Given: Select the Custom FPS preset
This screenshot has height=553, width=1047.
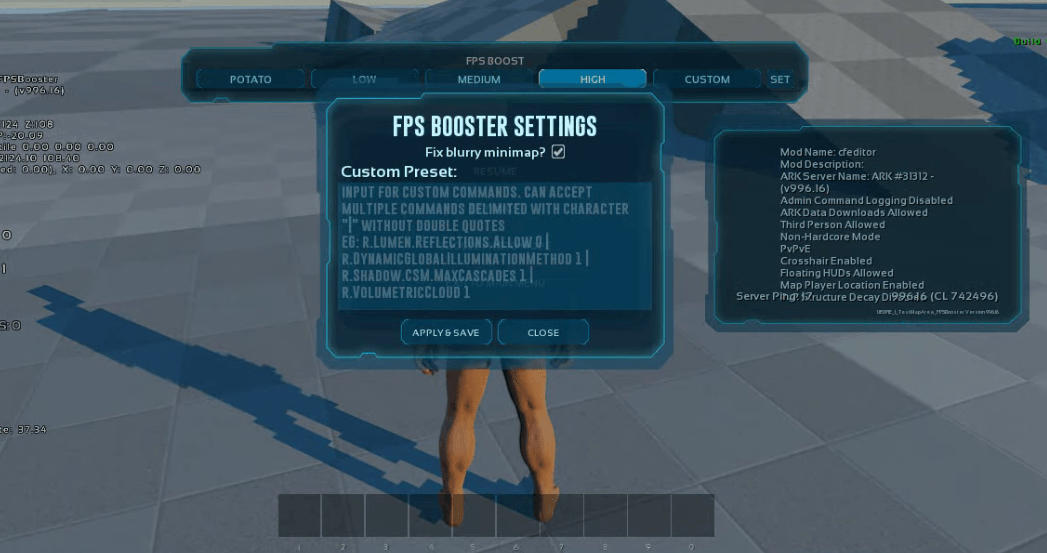Looking at the screenshot, I should pyautogui.click(x=707, y=79).
